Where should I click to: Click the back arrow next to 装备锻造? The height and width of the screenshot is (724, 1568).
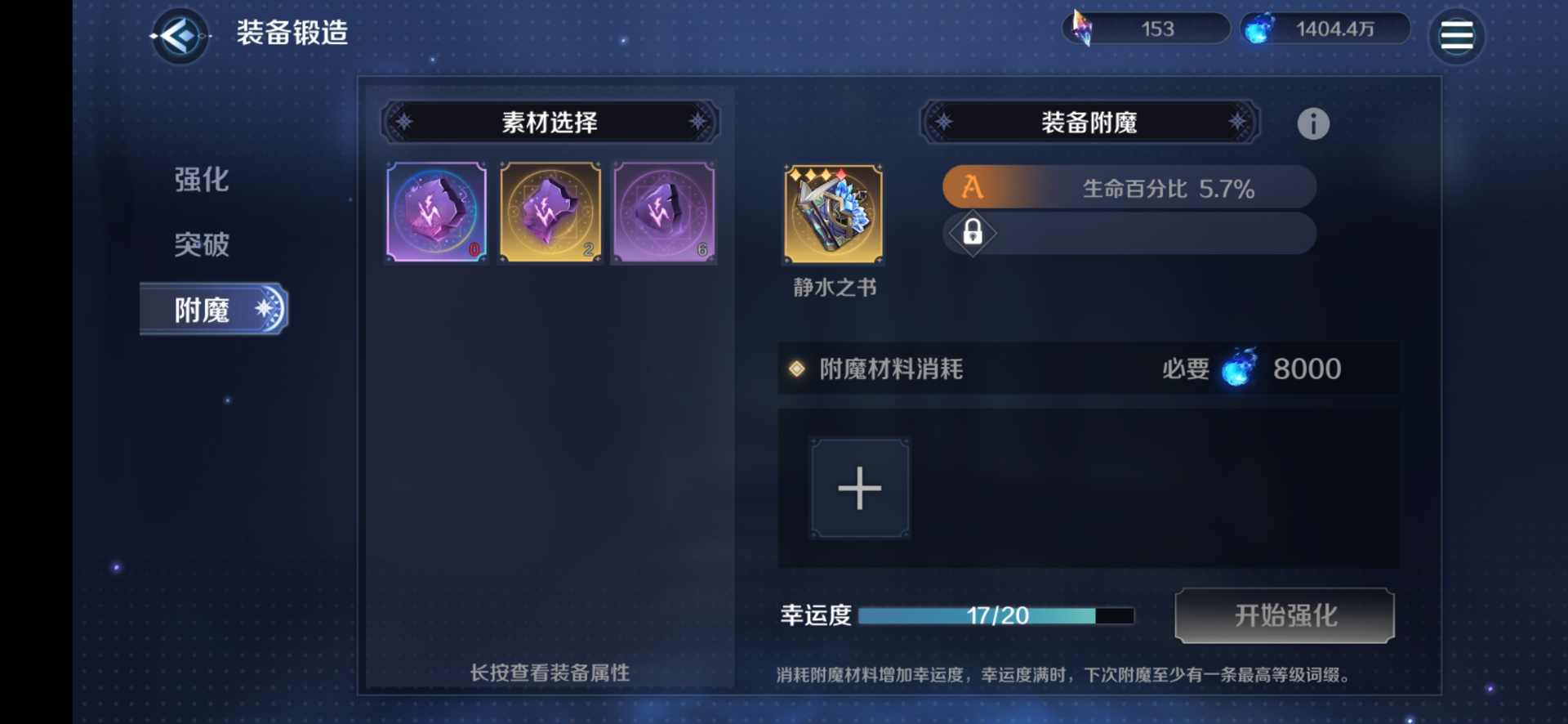point(179,36)
